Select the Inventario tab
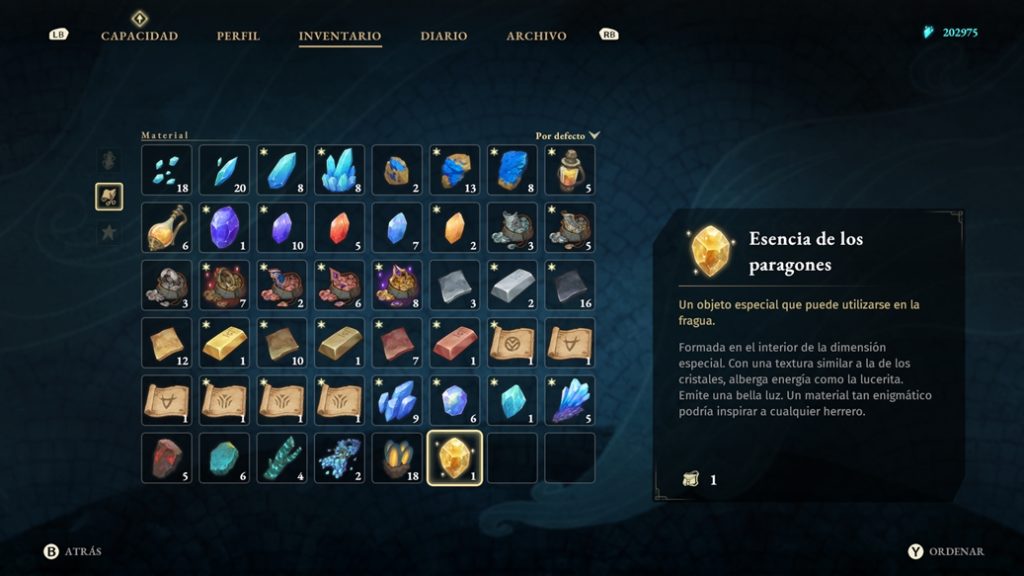This screenshot has height=576, width=1024. (340, 36)
